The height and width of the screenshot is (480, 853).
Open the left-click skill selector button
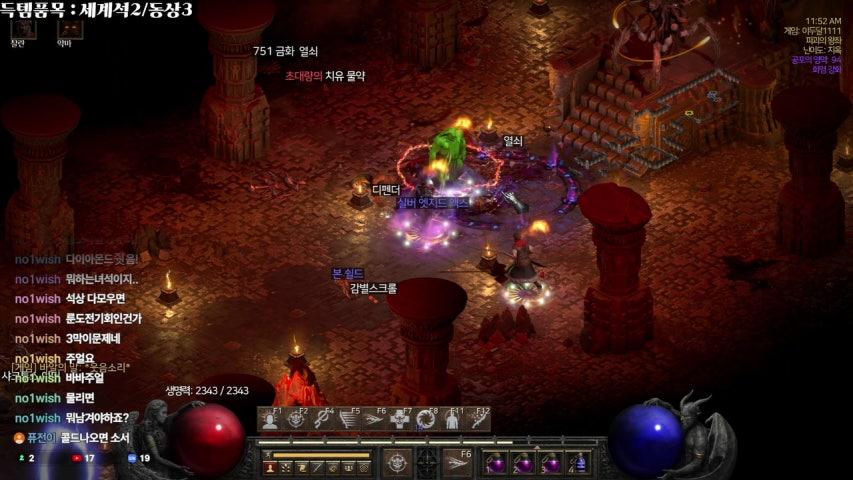pos(398,463)
